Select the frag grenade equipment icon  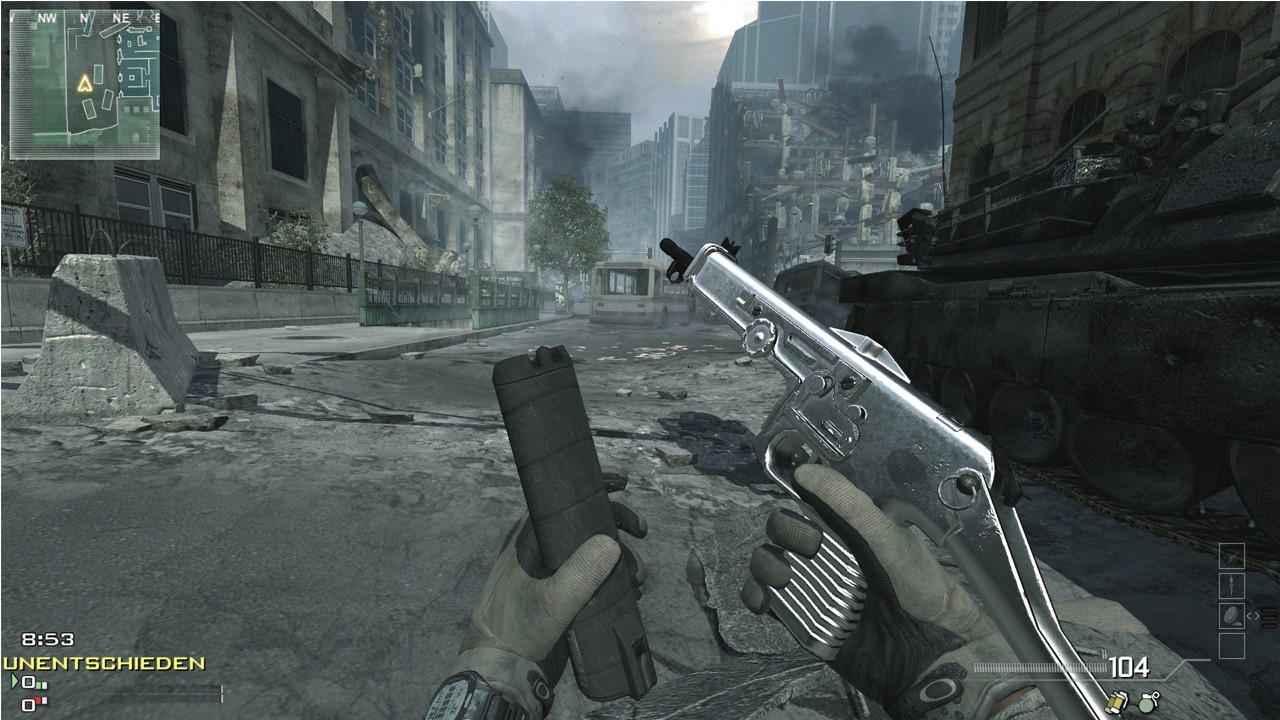pos(1146,702)
